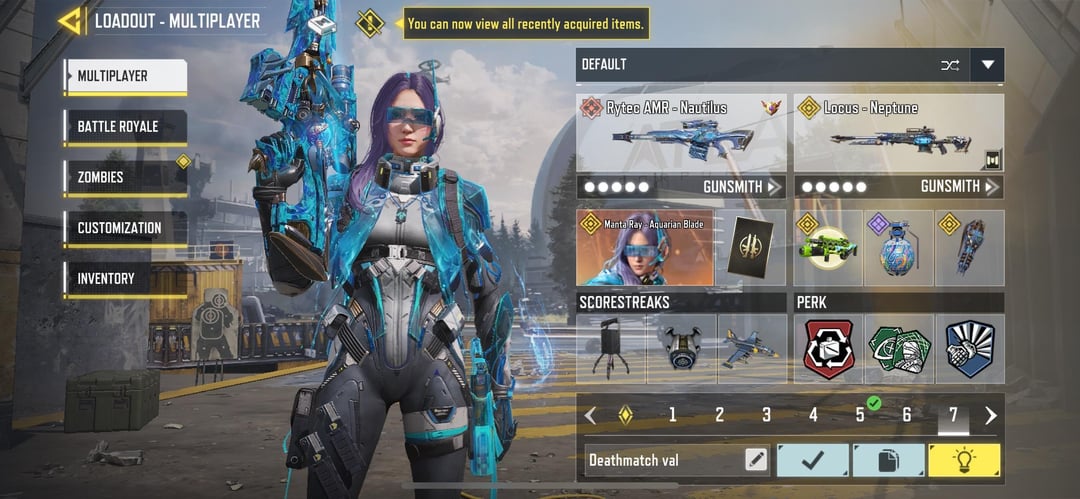Confirm loadout with the checkmark button
The width and height of the screenshot is (1080, 499).
pos(812,460)
